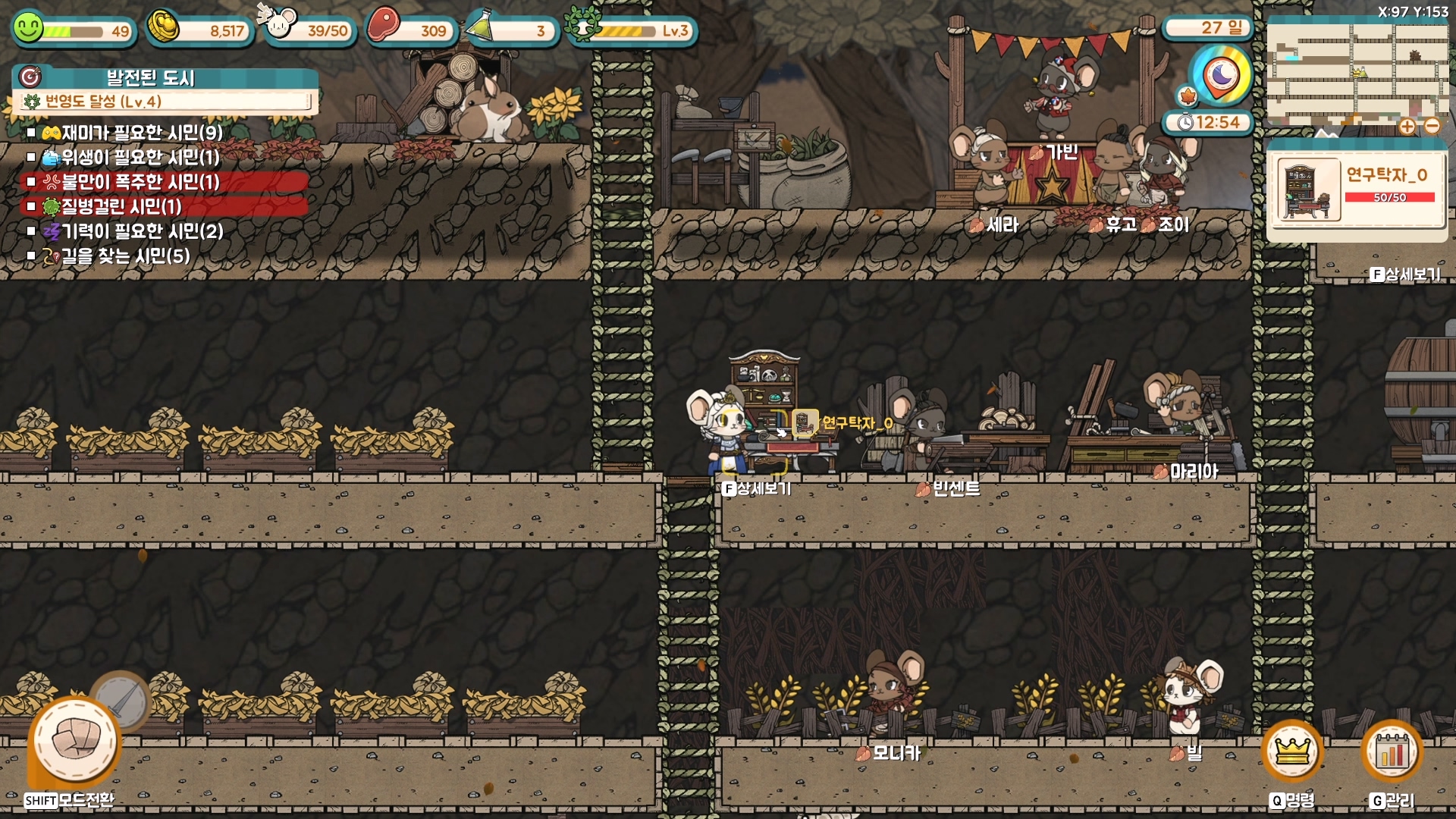
Task: Select the sword mode icon
Action: [121, 700]
